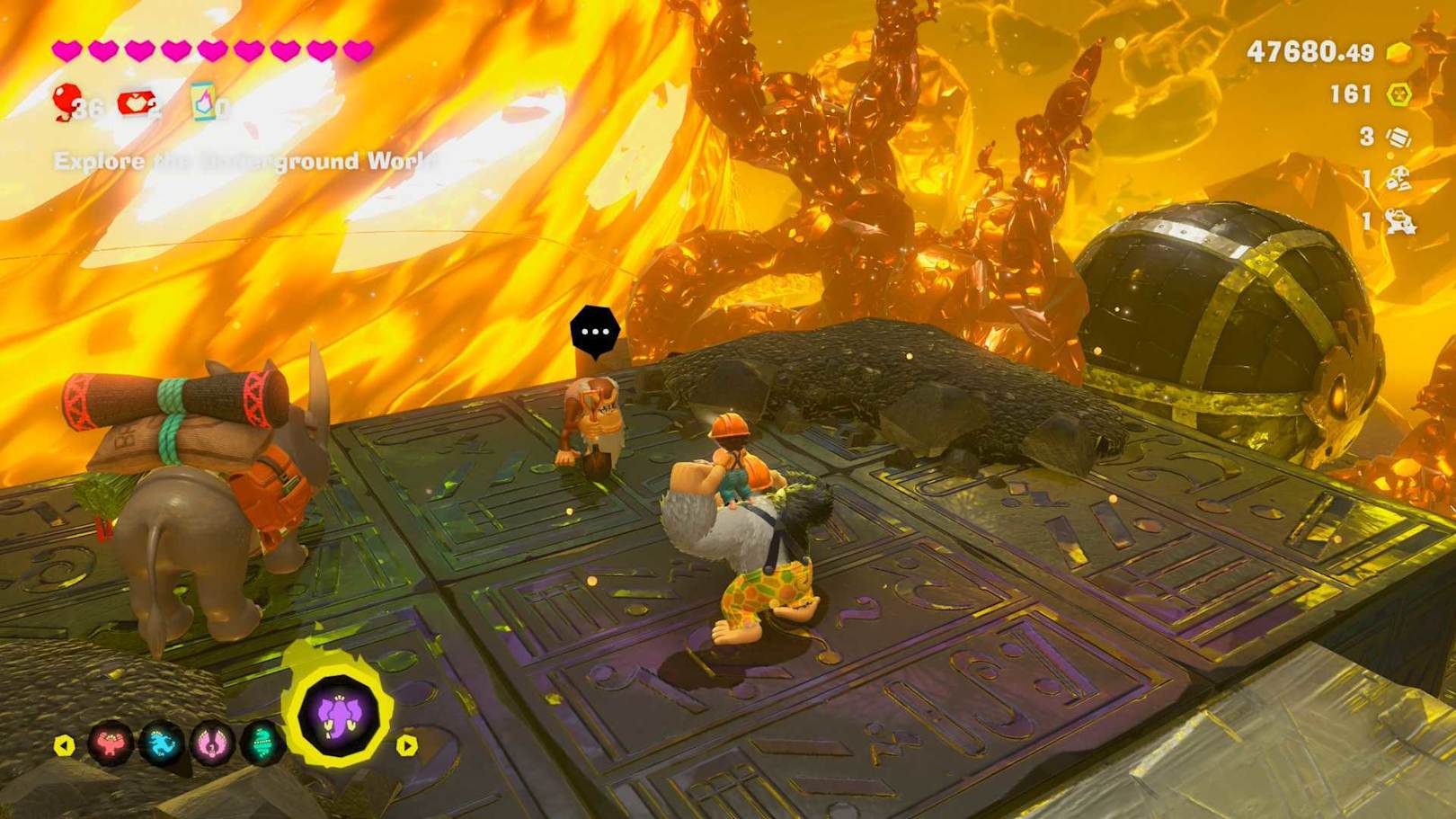This screenshot has width=1456, height=819.
Task: Switch to the pink Ostrich Bananza icon
Action: (212, 744)
